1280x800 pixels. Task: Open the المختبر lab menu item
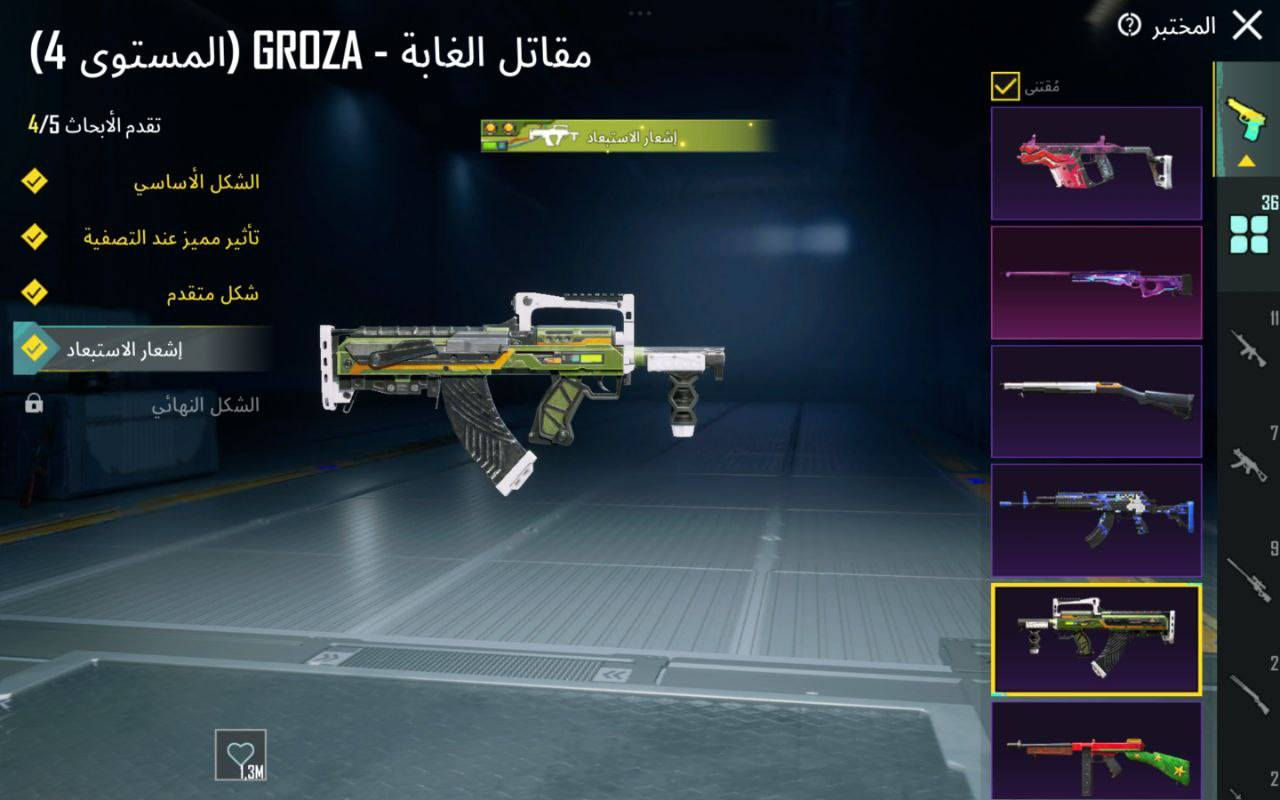point(1182,26)
